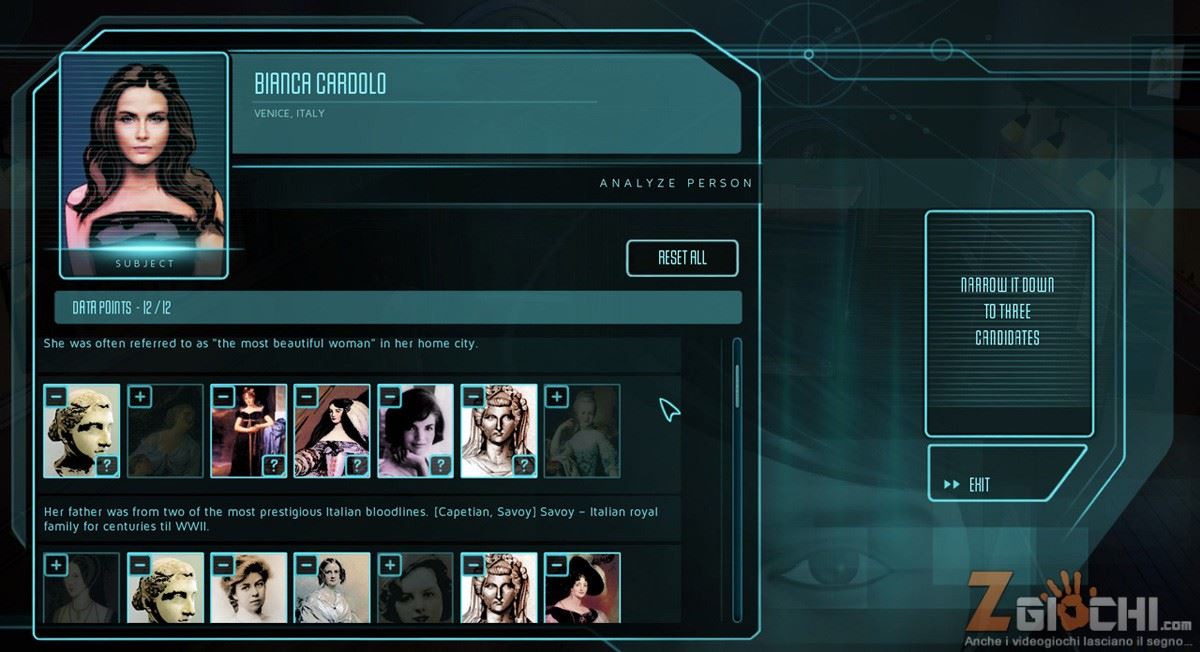Open the question mark on the pink dress portrait
The width and height of the screenshot is (1200, 652).
pyautogui.click(x=357, y=465)
